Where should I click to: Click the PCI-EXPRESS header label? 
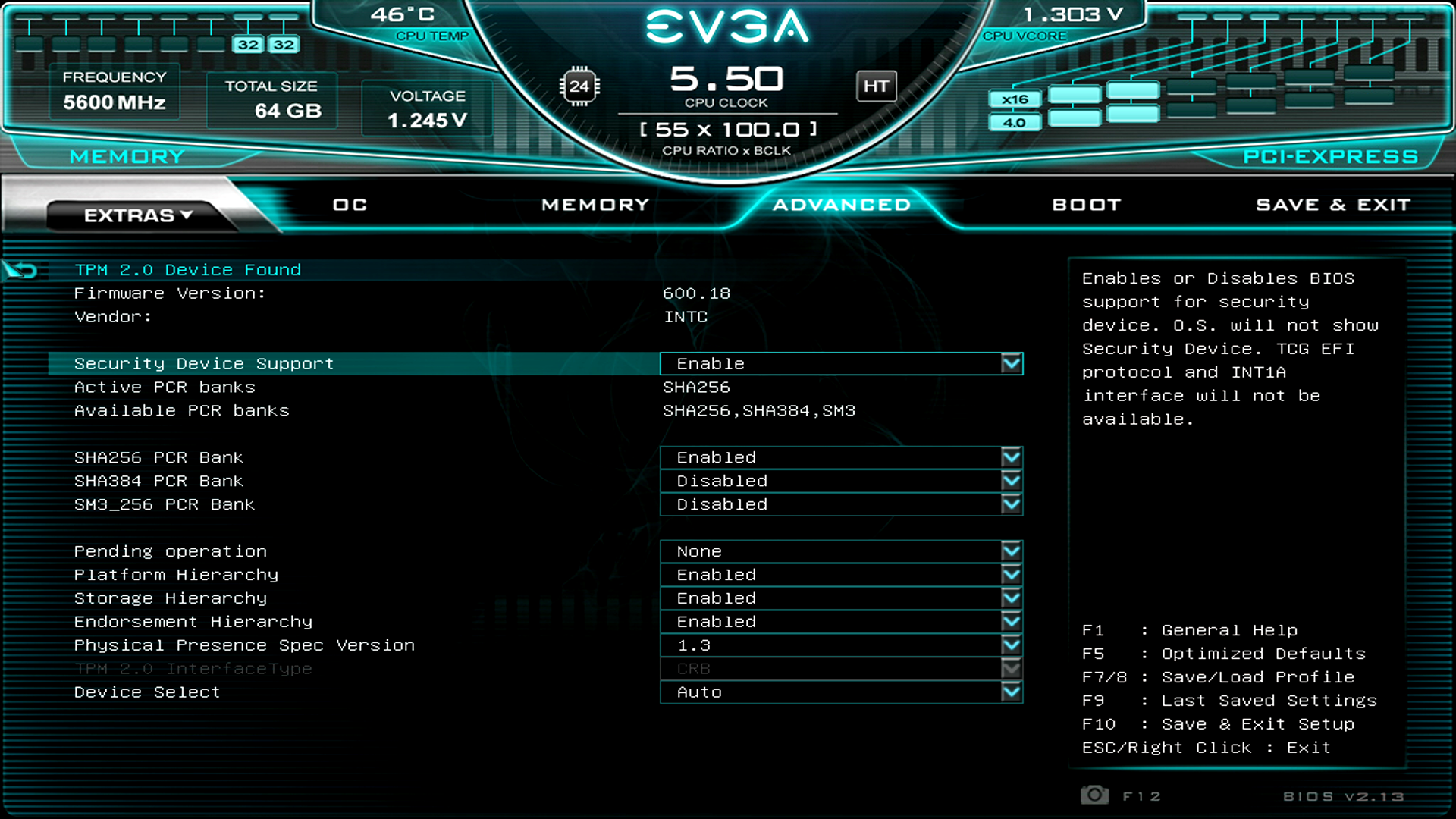1331,156
